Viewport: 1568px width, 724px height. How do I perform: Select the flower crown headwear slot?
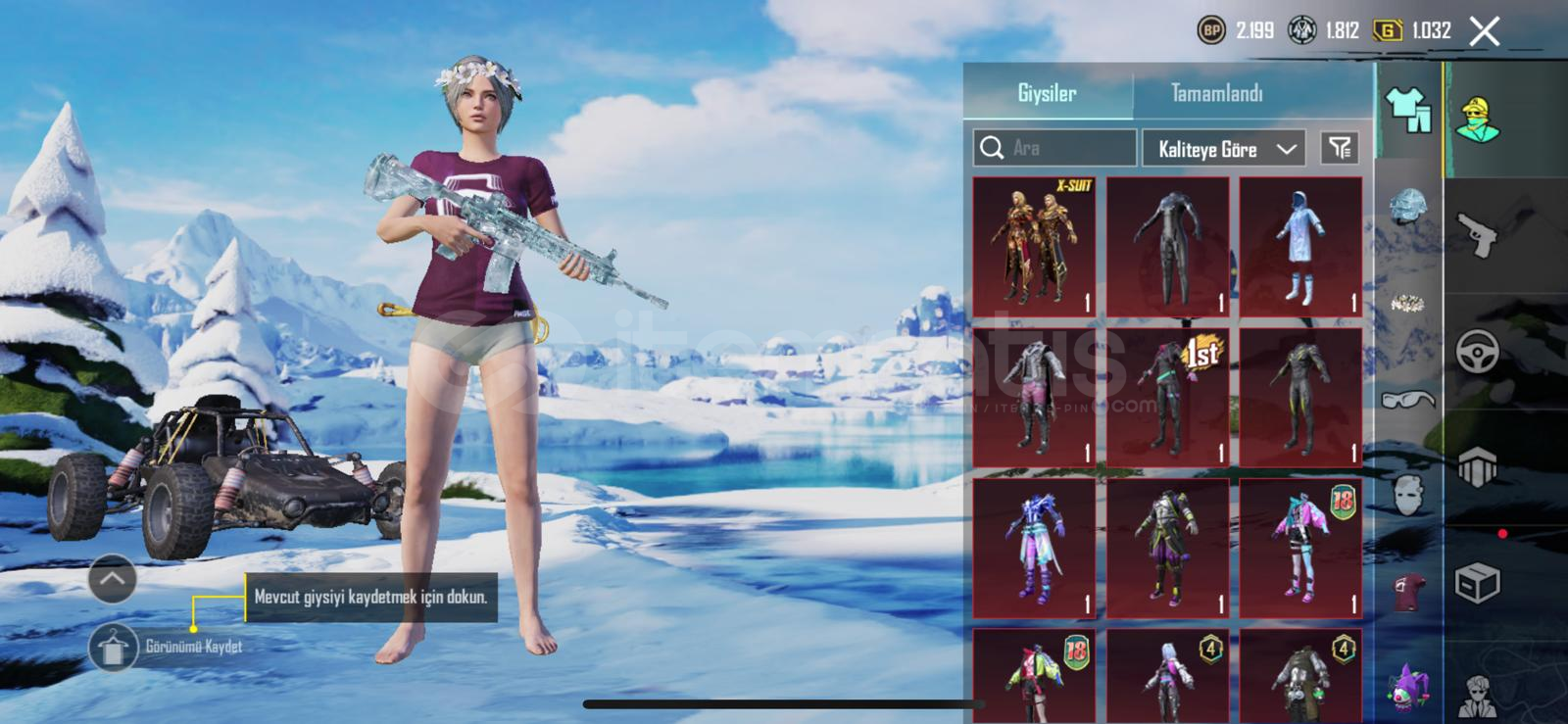1408,304
